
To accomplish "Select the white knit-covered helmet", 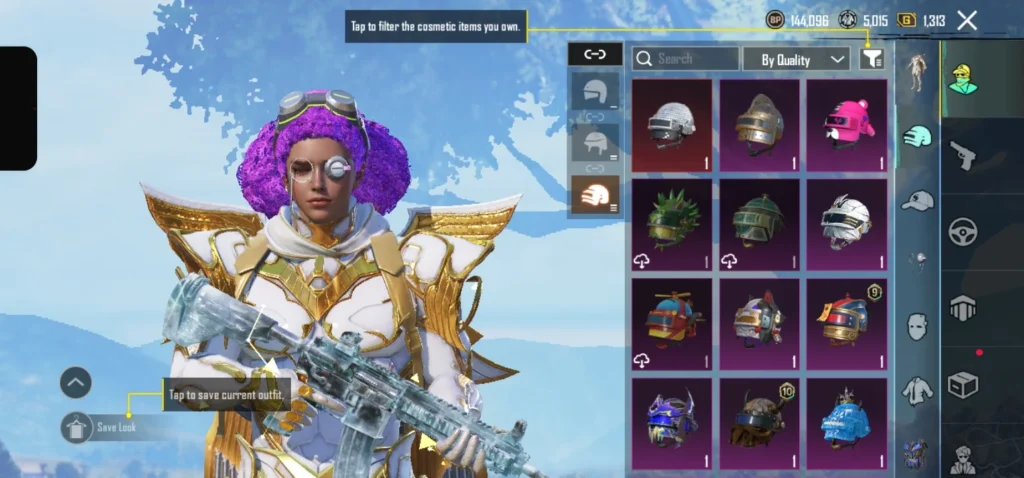I will (672, 125).
